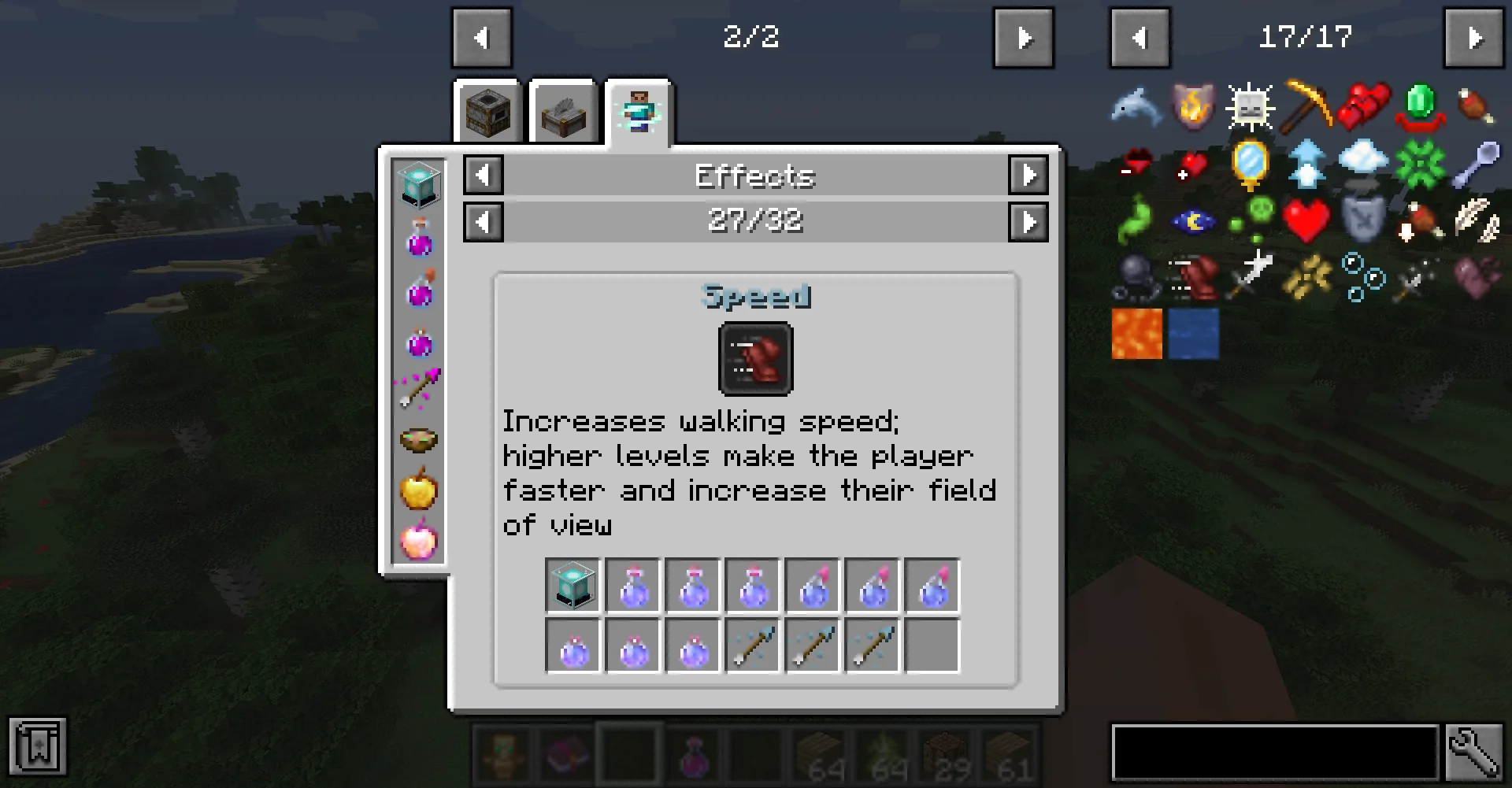Select the lava block swatch in the ingredient list

(x=1137, y=335)
